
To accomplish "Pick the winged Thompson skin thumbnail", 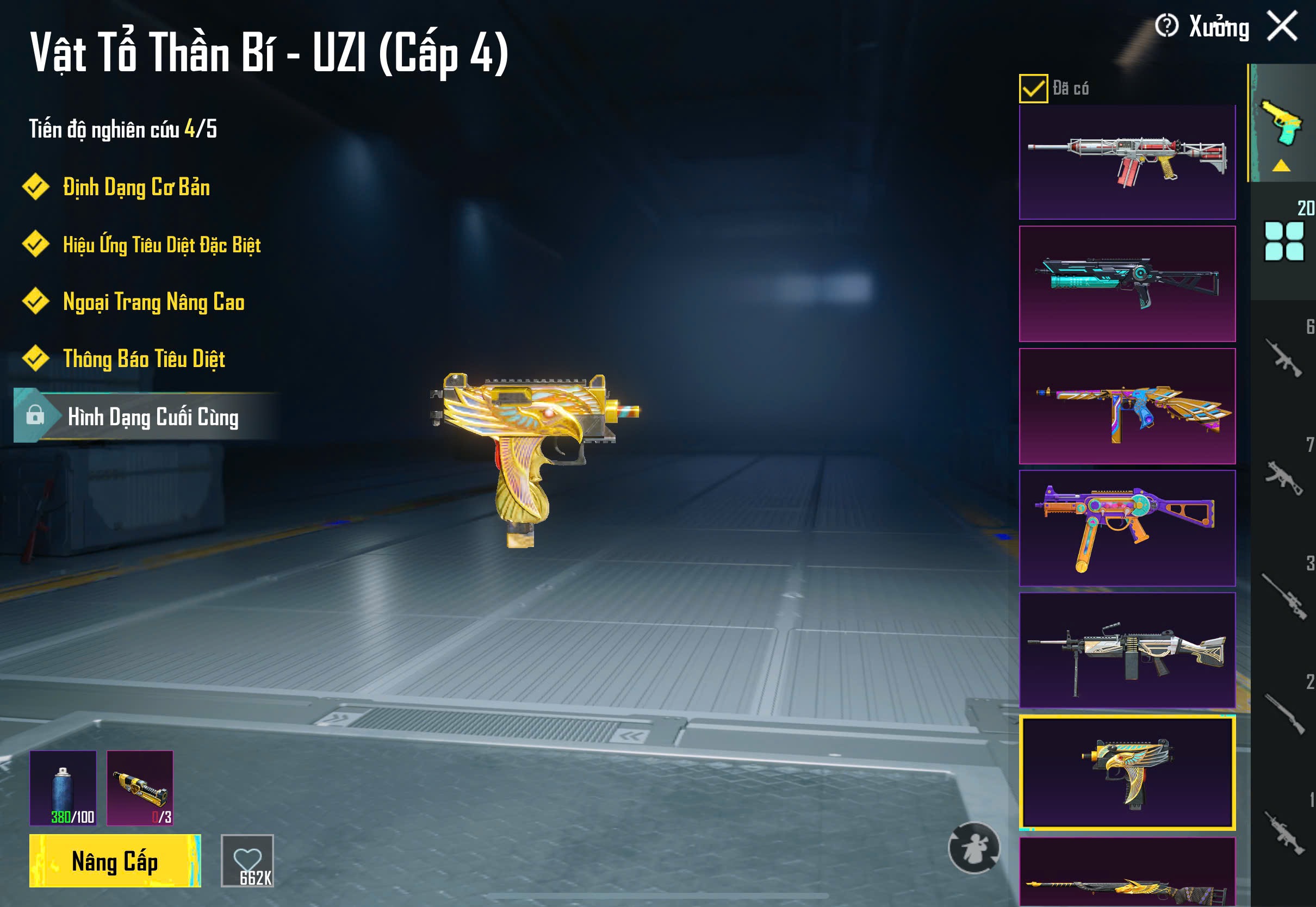I will point(1127,406).
